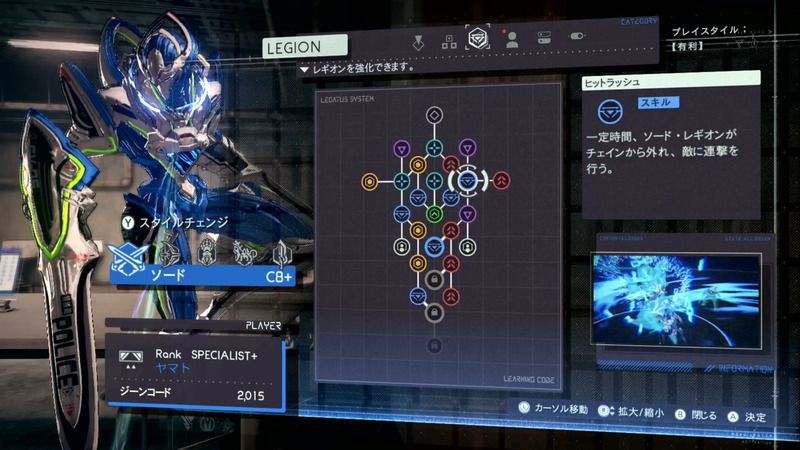The width and height of the screenshot is (800, 450).
Task: Open the Legion category tab in top bar
Action: click(x=479, y=41)
